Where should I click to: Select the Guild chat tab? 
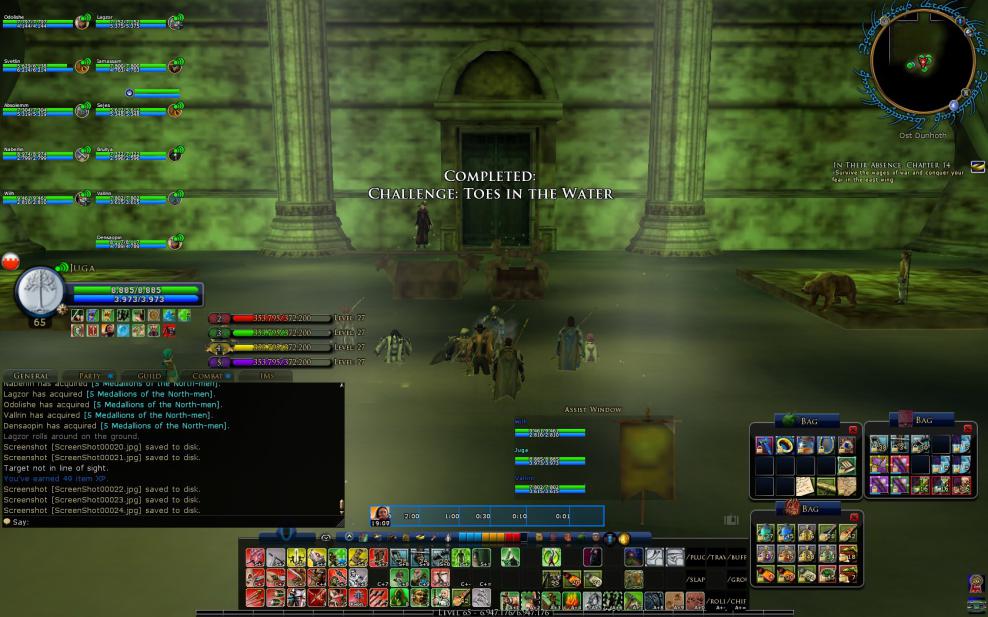coord(149,376)
